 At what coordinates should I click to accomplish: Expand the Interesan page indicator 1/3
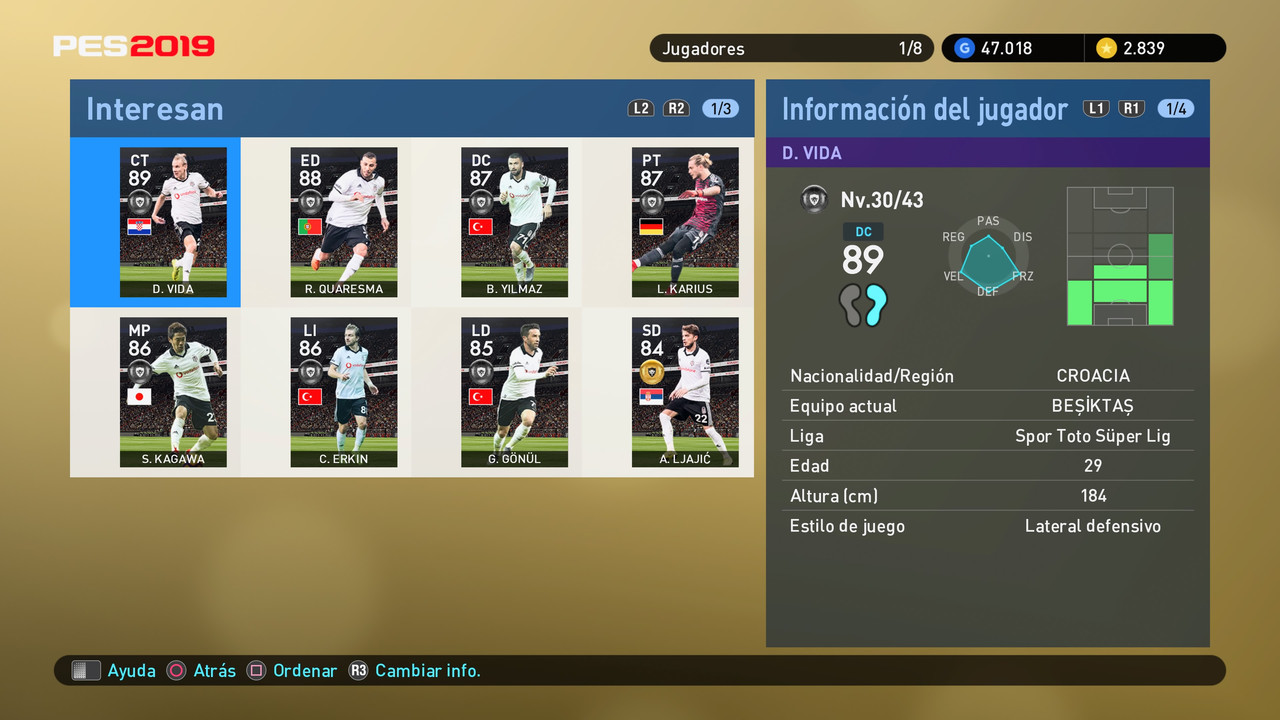point(719,108)
